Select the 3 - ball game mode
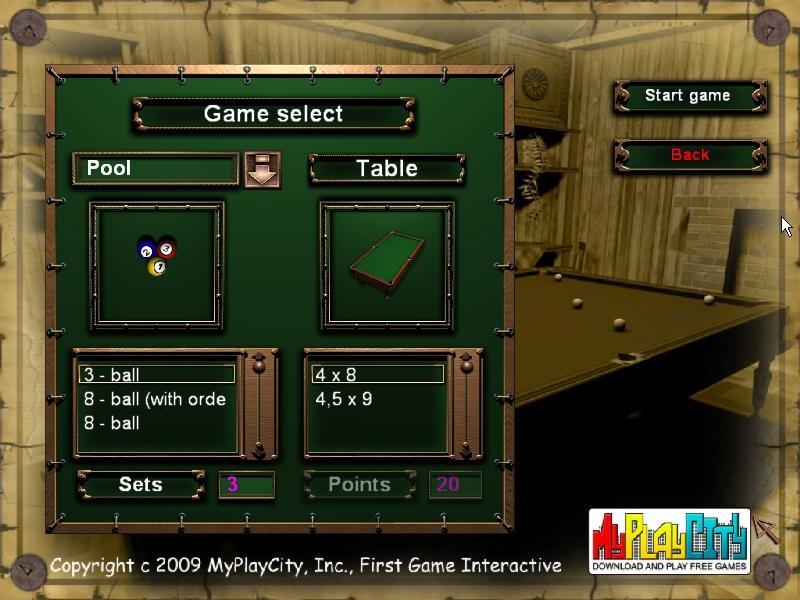This screenshot has height=600, width=800. [157, 375]
